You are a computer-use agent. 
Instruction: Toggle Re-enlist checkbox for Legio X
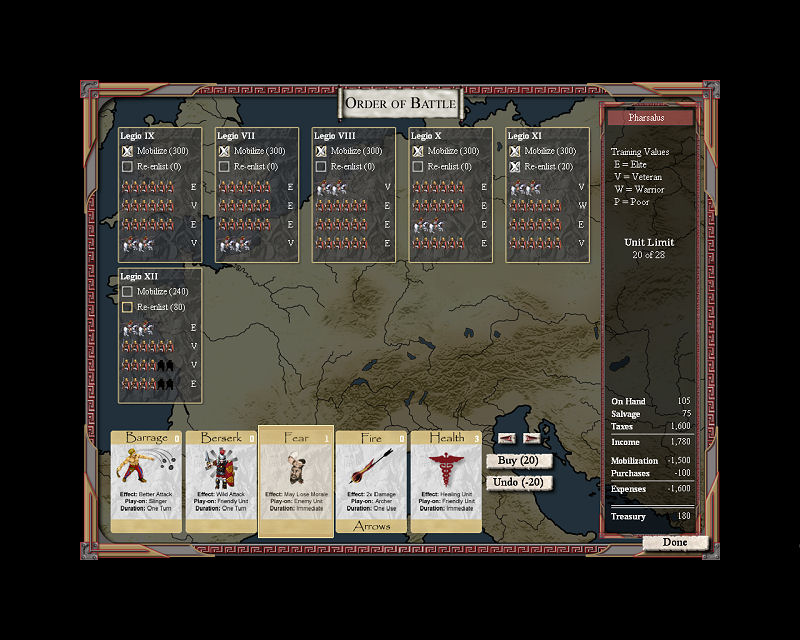tap(418, 166)
